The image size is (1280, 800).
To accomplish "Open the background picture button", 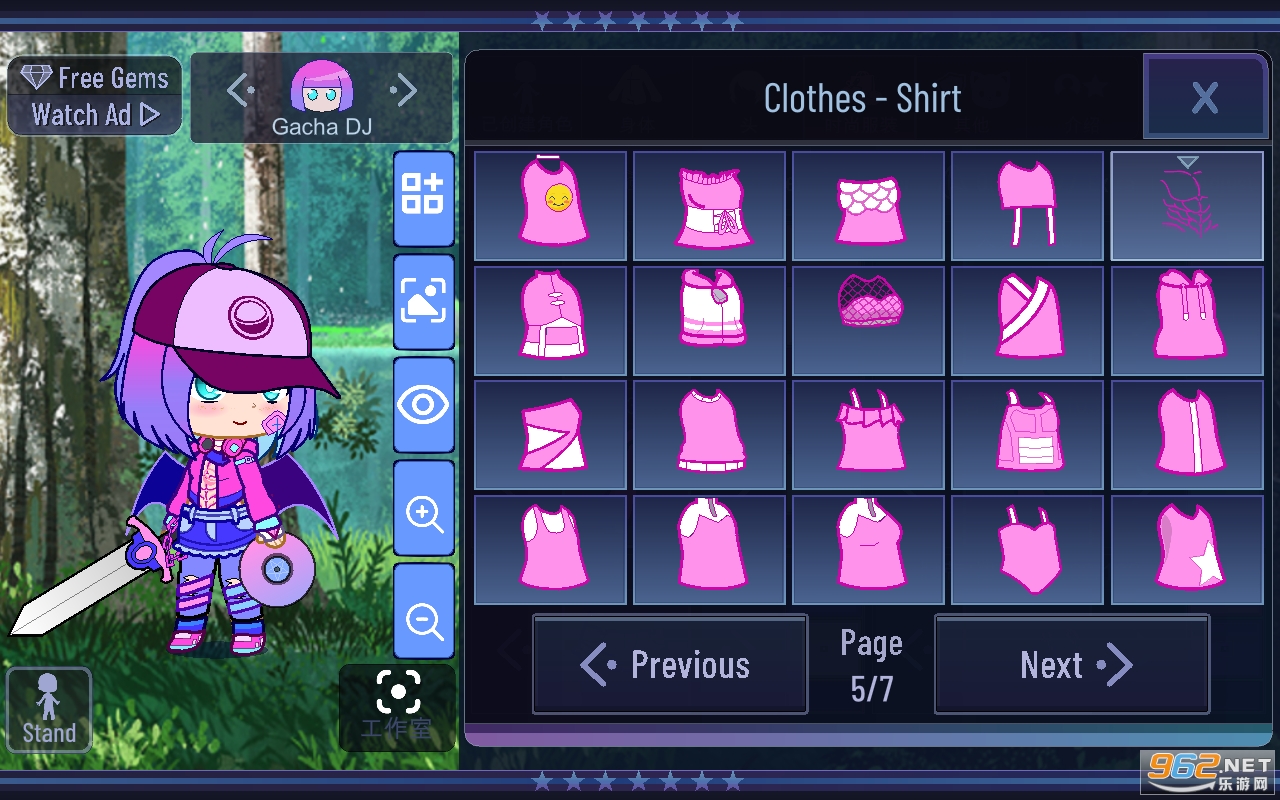I will point(424,301).
